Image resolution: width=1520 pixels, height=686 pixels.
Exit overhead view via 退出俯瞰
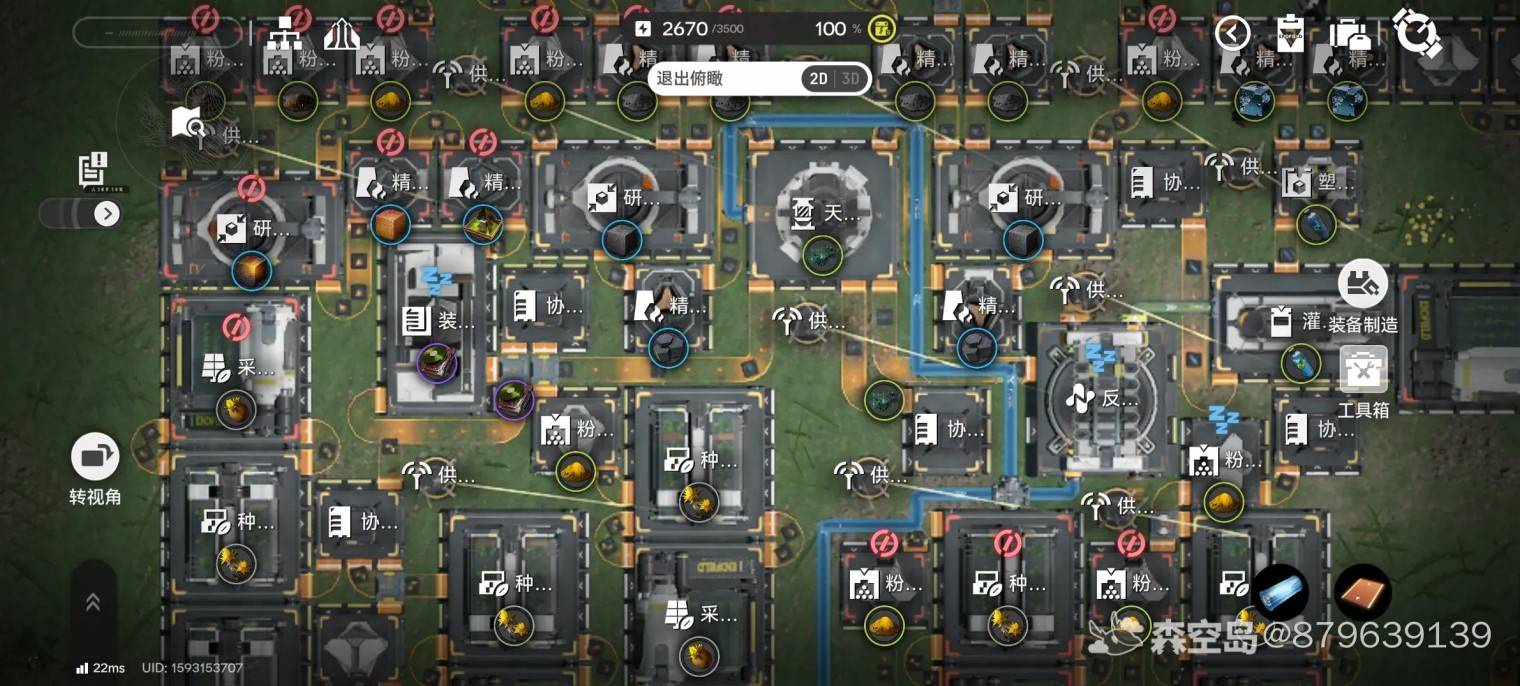[x=690, y=78]
